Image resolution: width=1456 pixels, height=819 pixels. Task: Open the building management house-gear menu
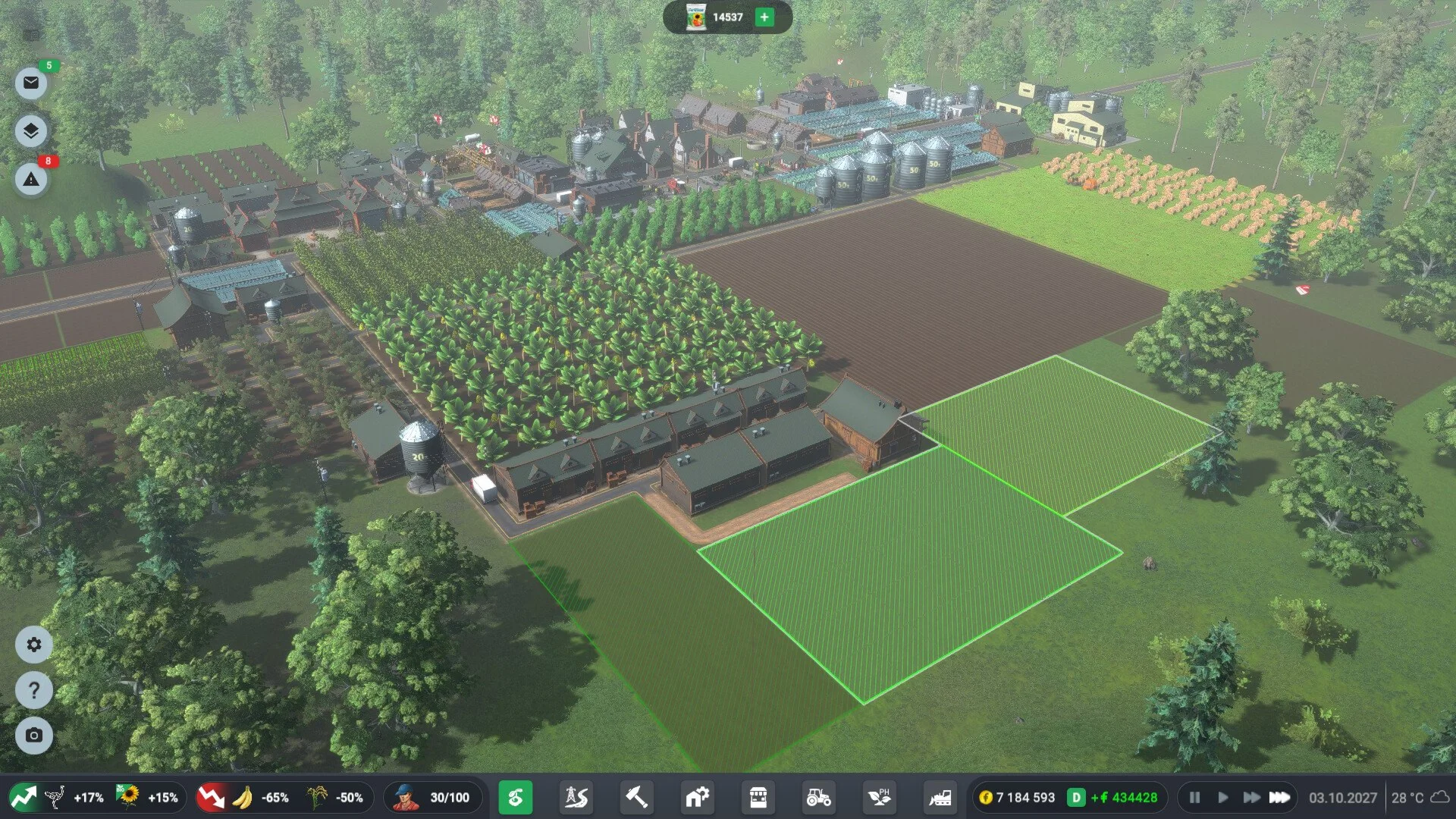tap(698, 798)
